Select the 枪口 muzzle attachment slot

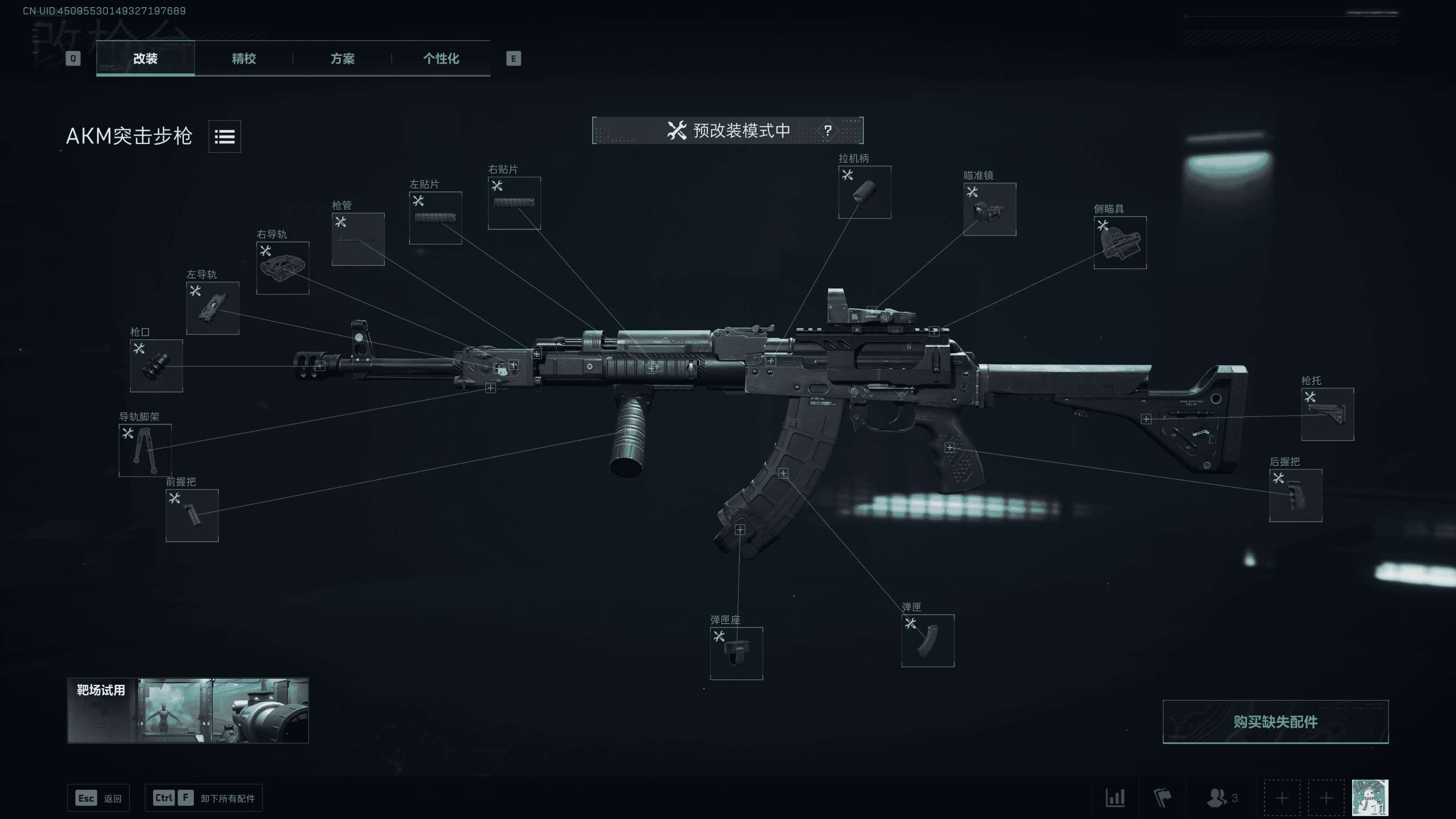pos(156,366)
